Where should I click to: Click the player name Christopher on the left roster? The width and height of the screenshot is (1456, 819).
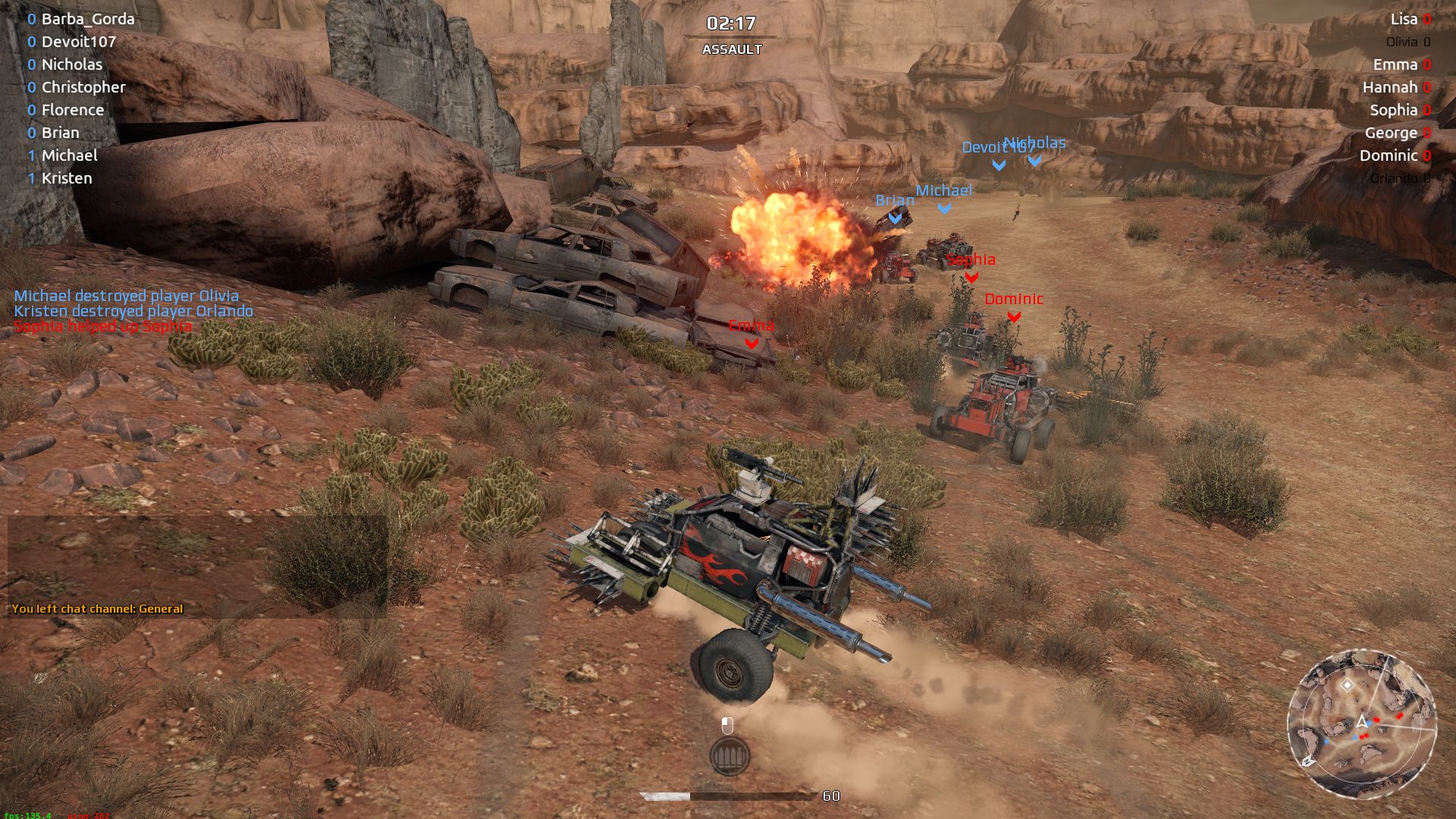[85, 87]
